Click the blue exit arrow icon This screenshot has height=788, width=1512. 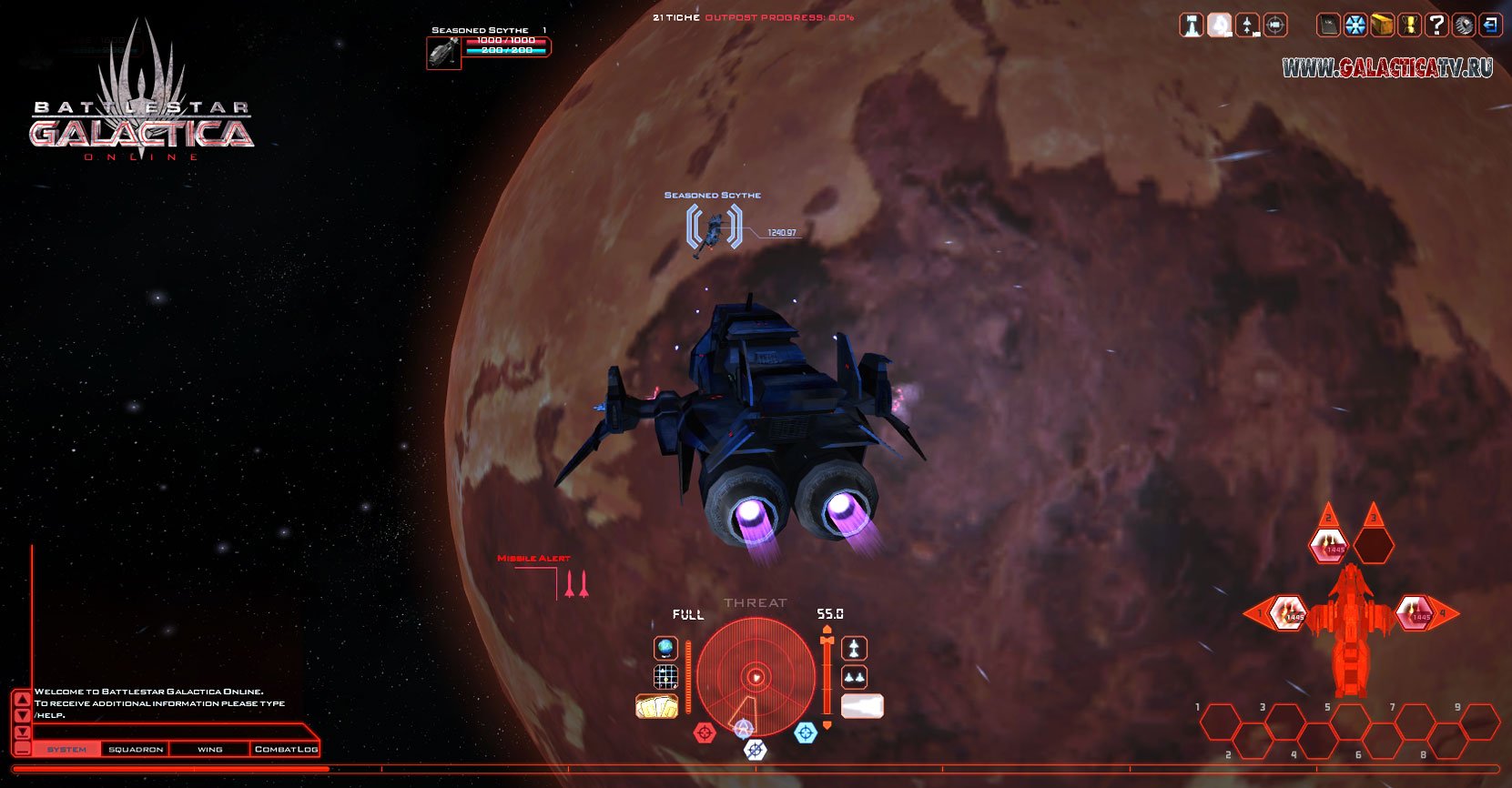(1490, 25)
